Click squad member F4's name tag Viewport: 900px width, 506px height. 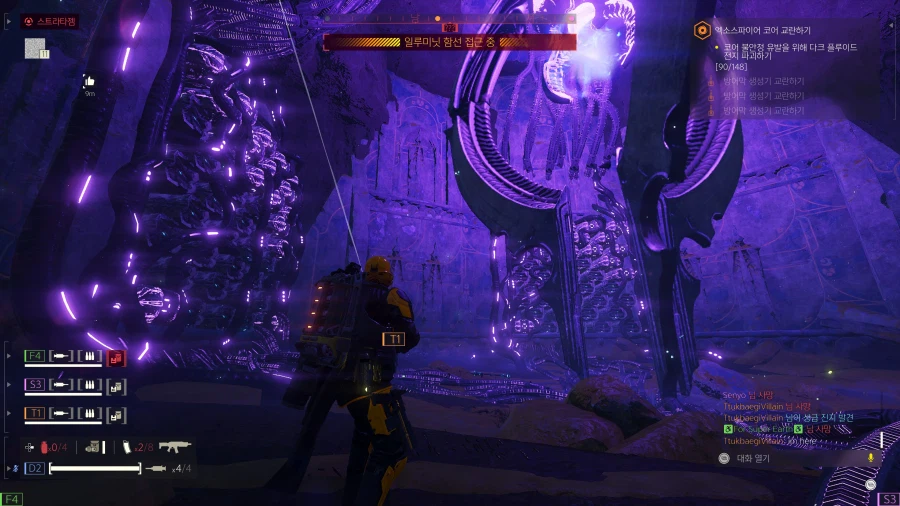[34, 355]
